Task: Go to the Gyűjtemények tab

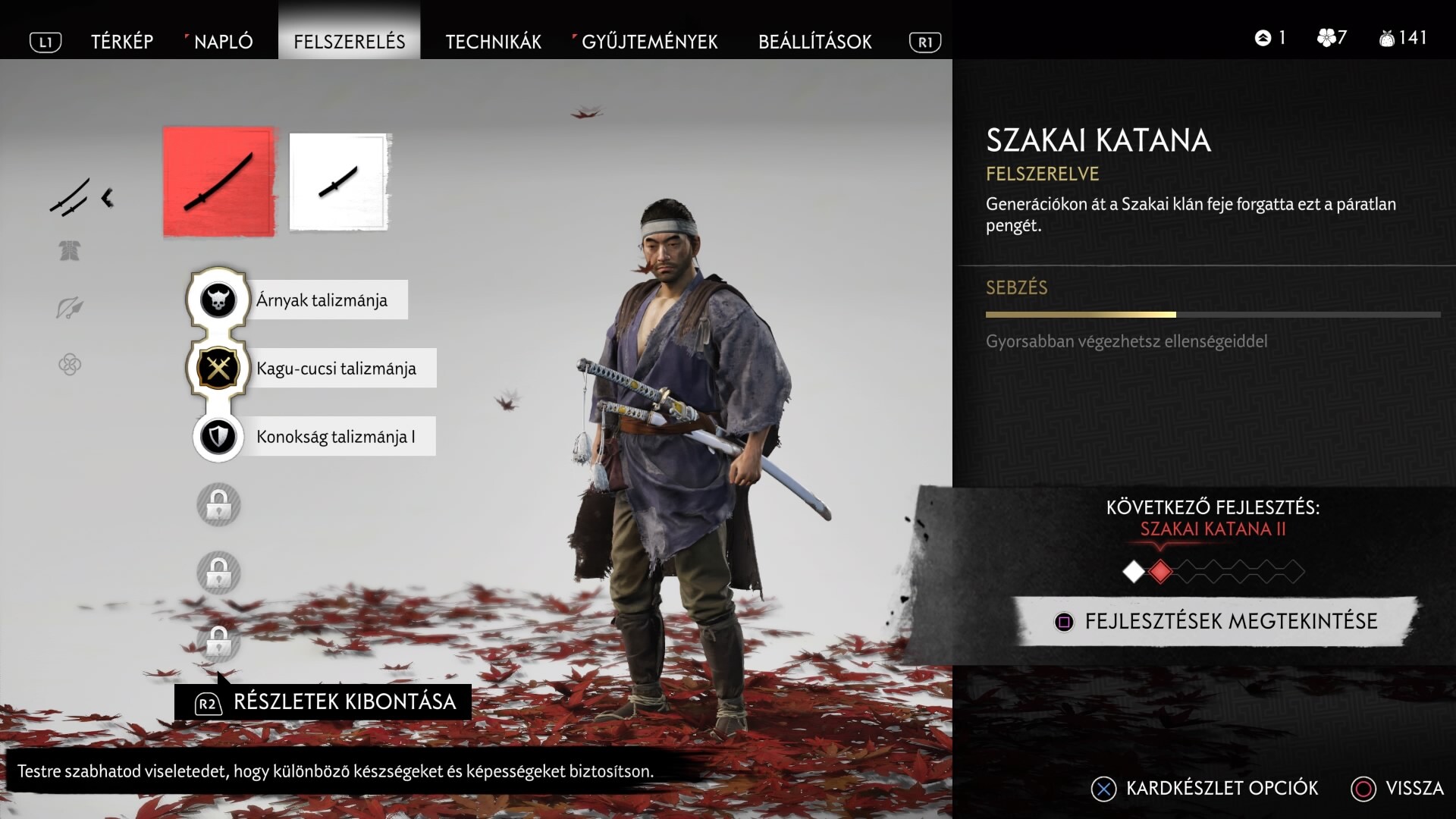Action: click(649, 42)
